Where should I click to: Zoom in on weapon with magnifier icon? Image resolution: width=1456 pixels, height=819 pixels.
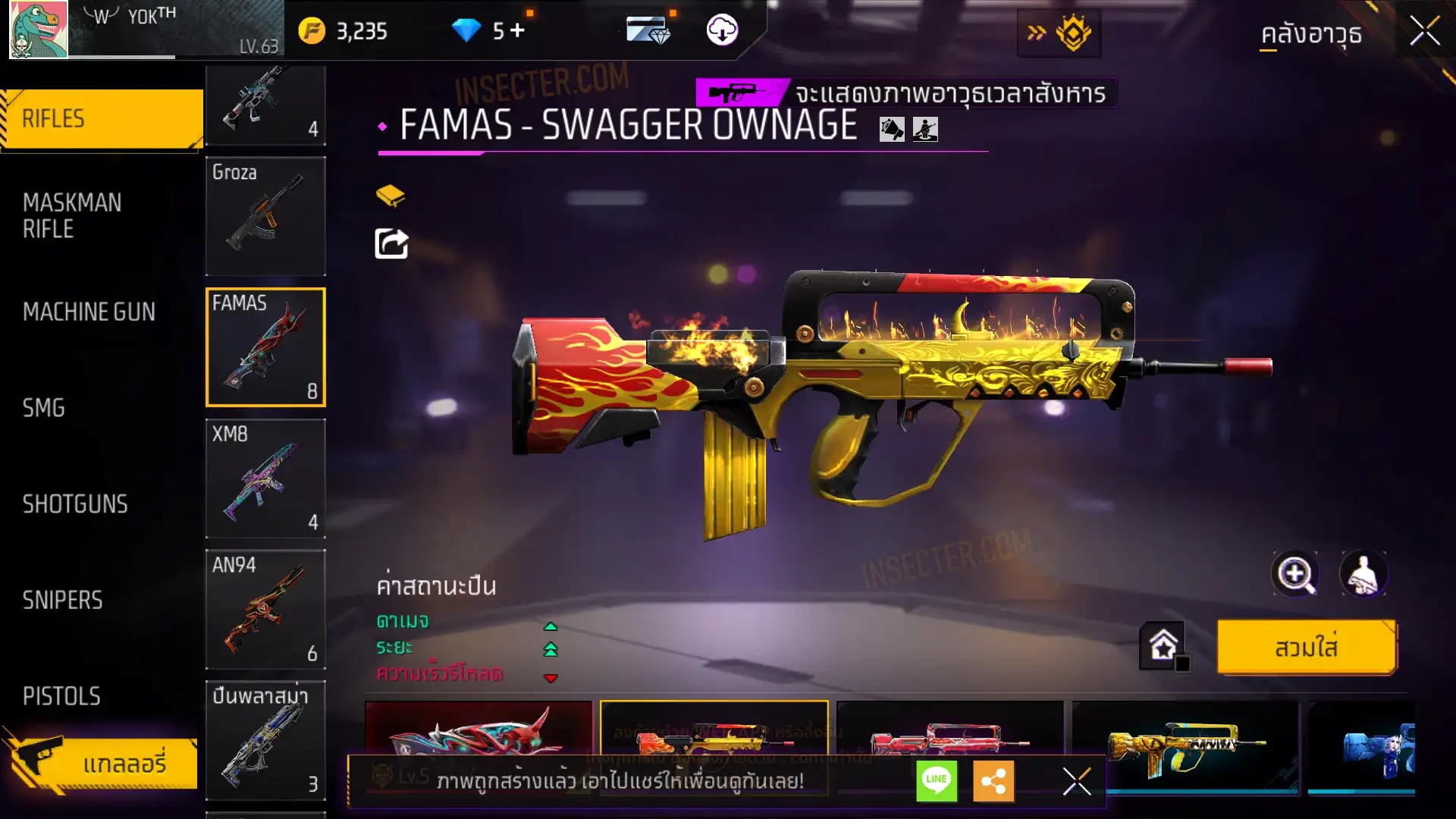pyautogui.click(x=1294, y=574)
